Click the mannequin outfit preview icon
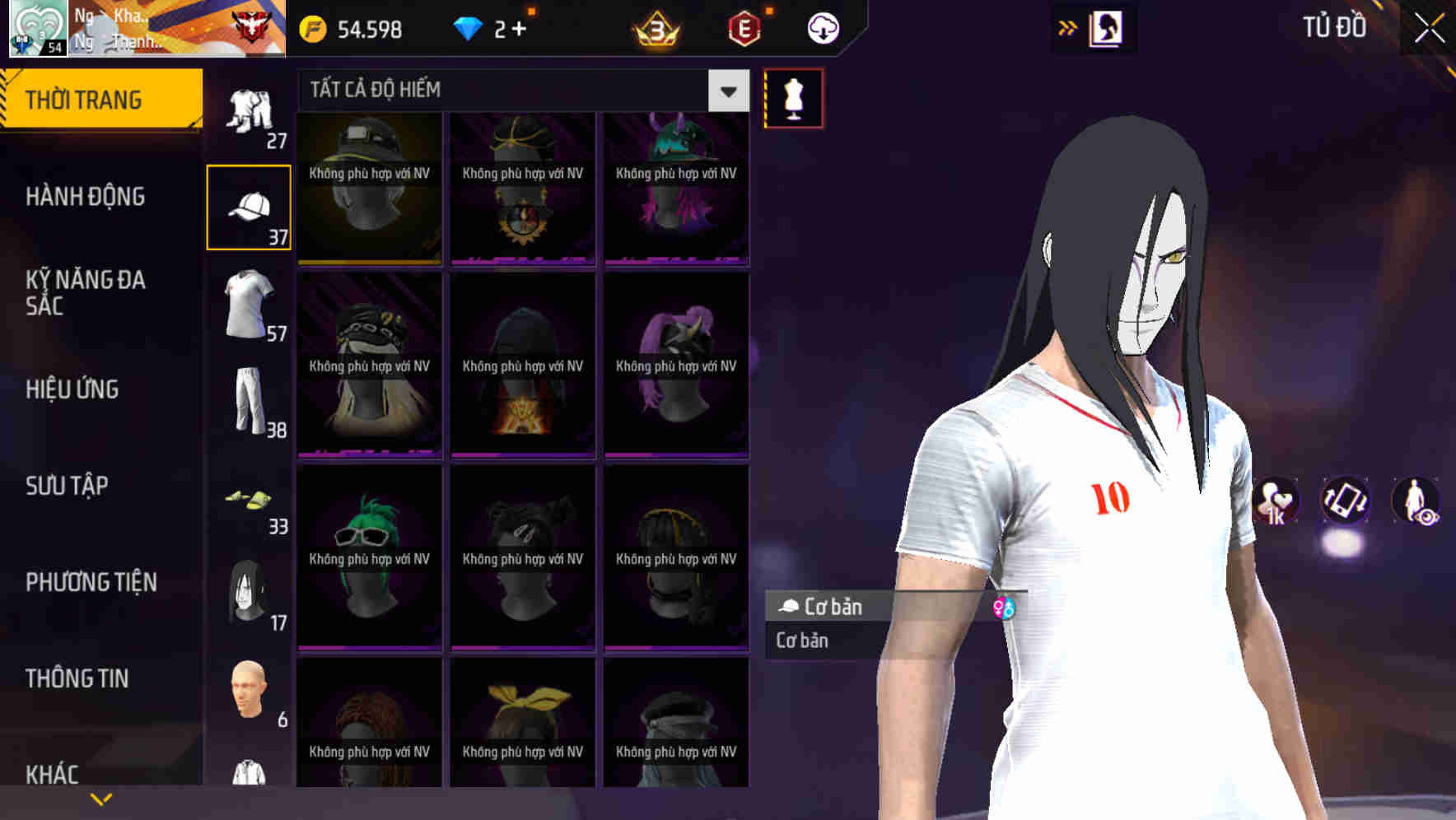Viewport: 1456px width, 820px height. 792,97
